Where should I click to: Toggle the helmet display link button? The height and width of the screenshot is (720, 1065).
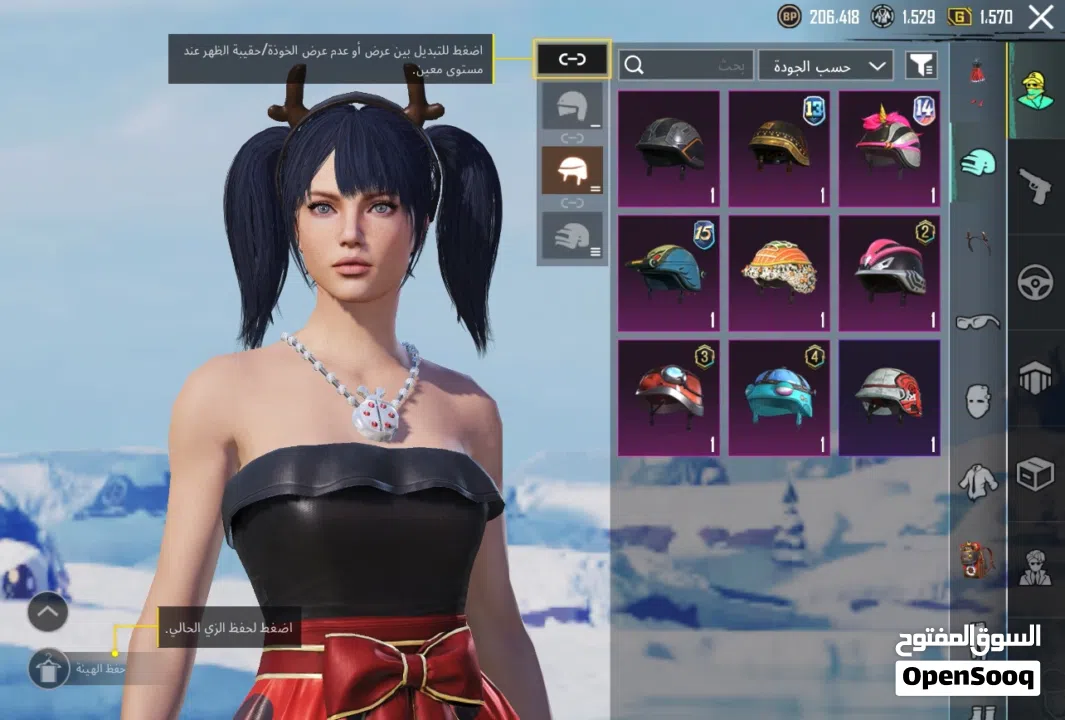click(x=572, y=60)
